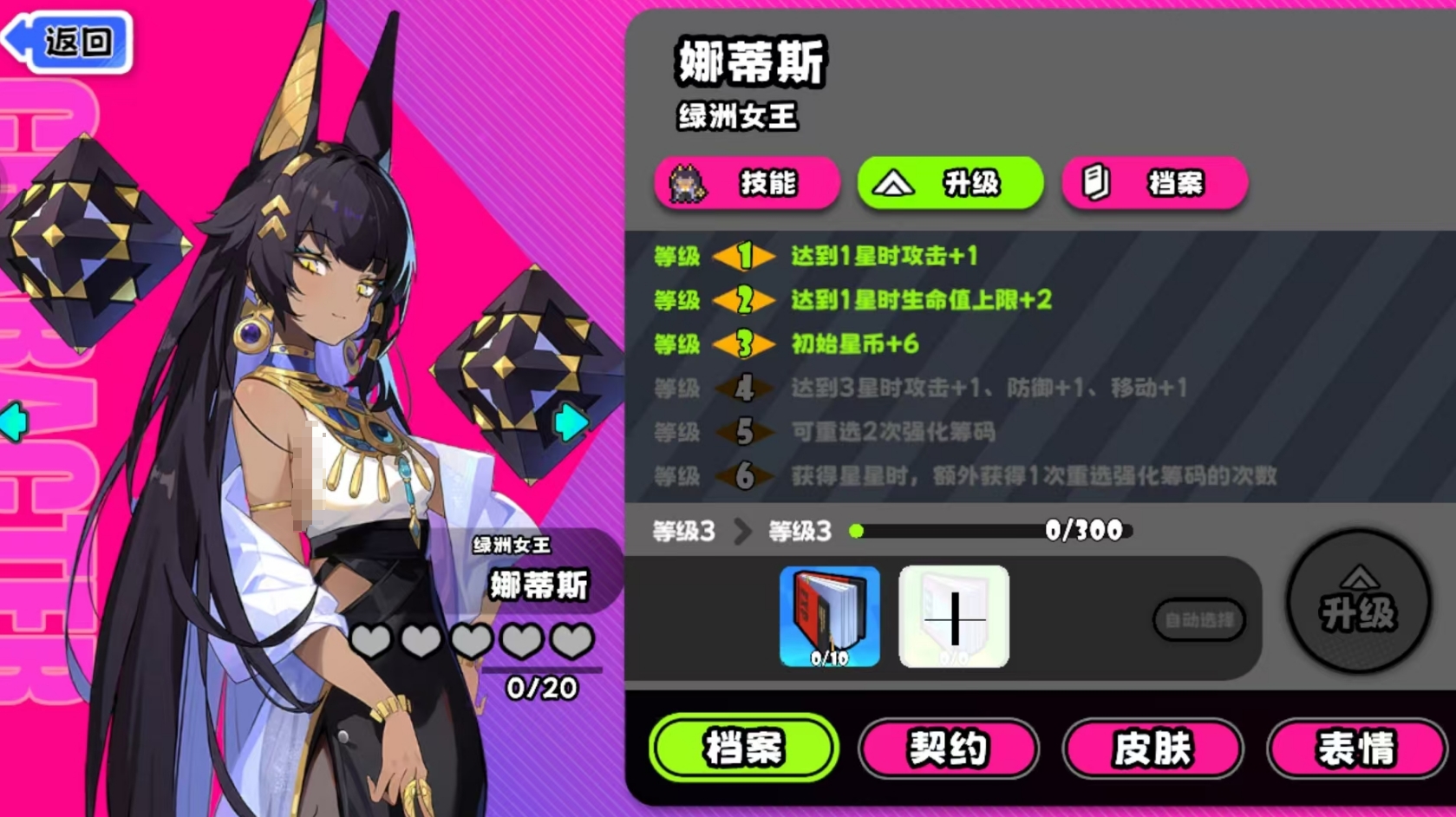The image size is (1456, 817).
Task: Click the 自动选择 auto-select button
Action: coord(1199,619)
